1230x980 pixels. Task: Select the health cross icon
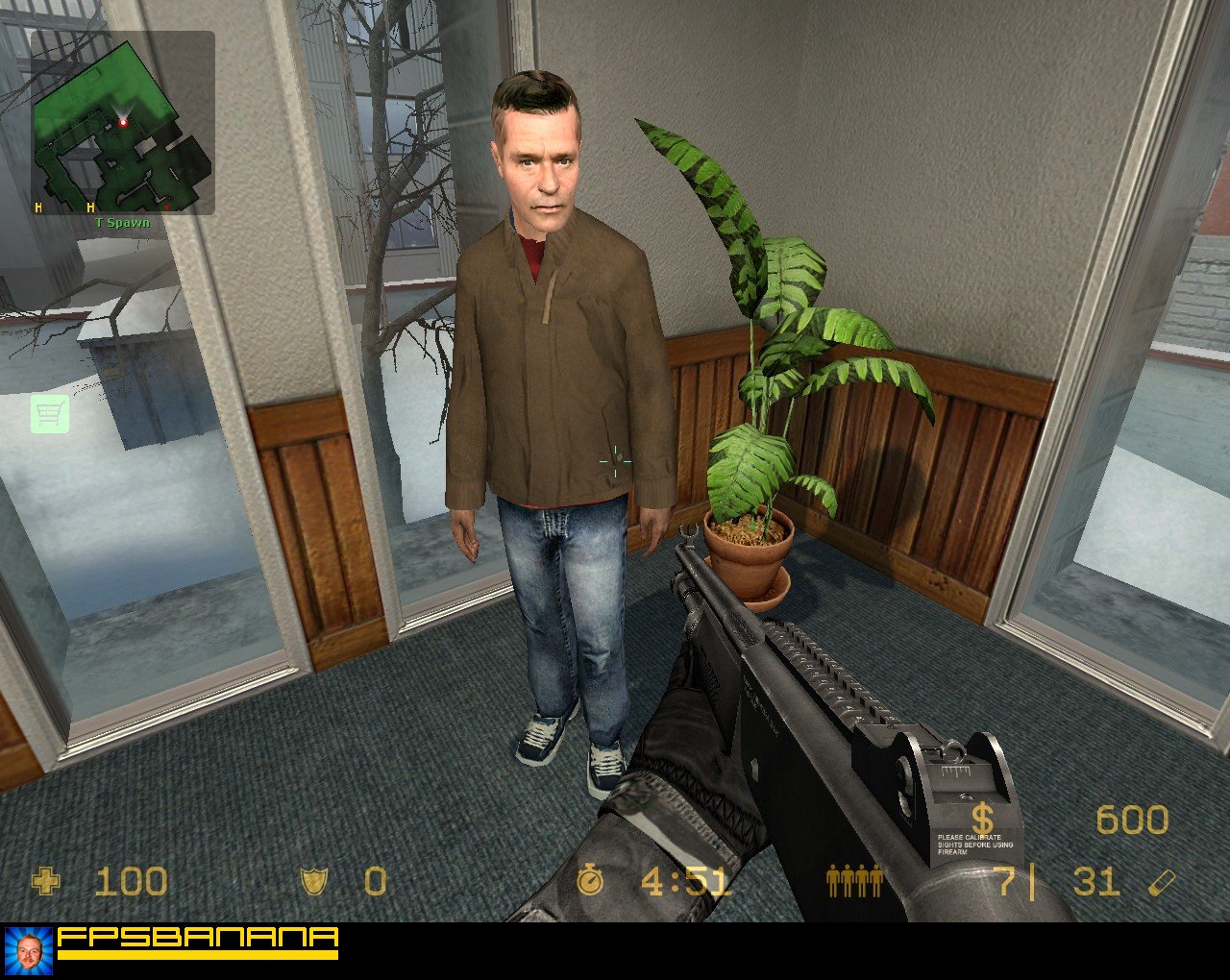48,881
